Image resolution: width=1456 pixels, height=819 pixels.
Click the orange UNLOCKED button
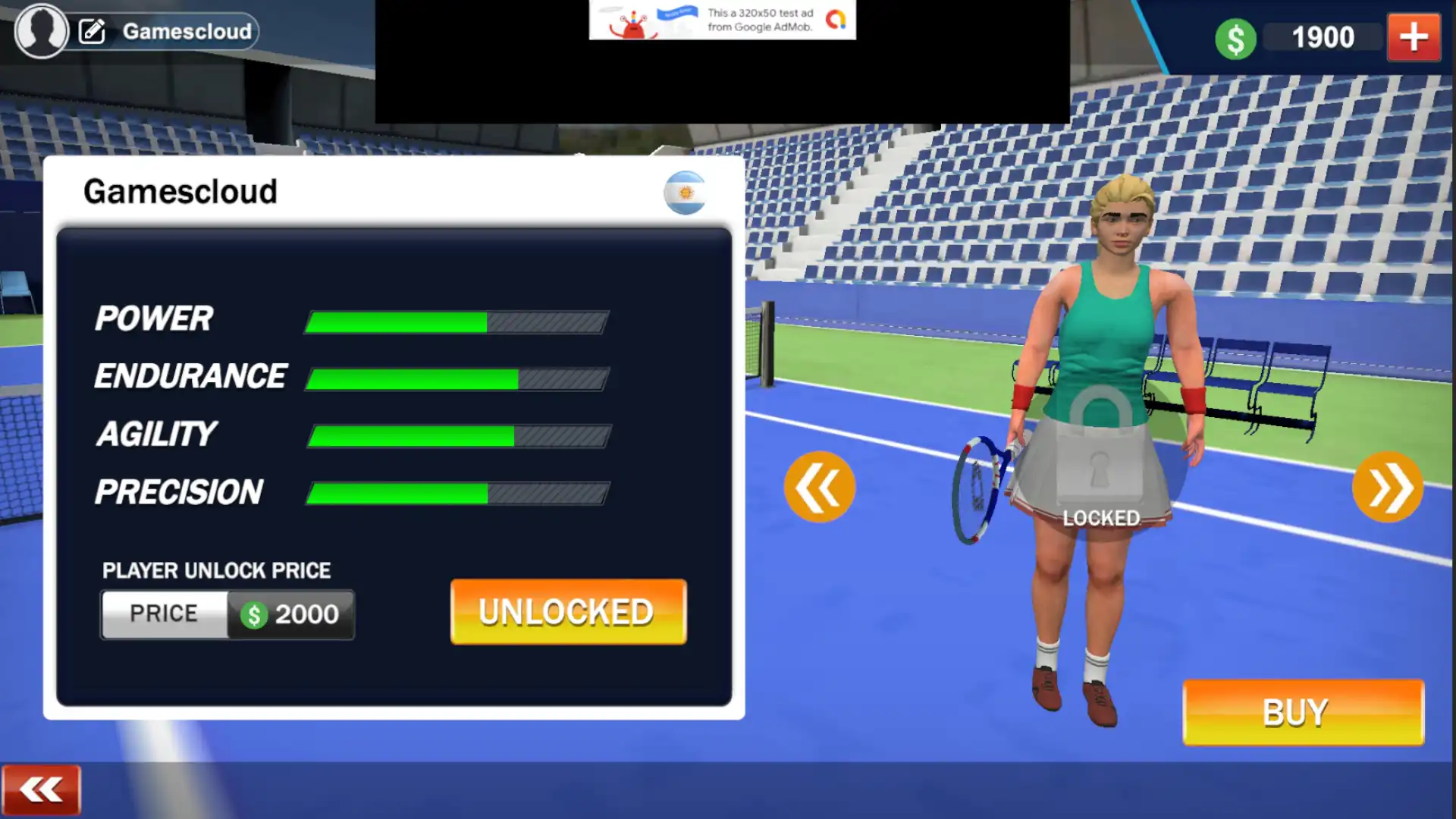click(568, 612)
